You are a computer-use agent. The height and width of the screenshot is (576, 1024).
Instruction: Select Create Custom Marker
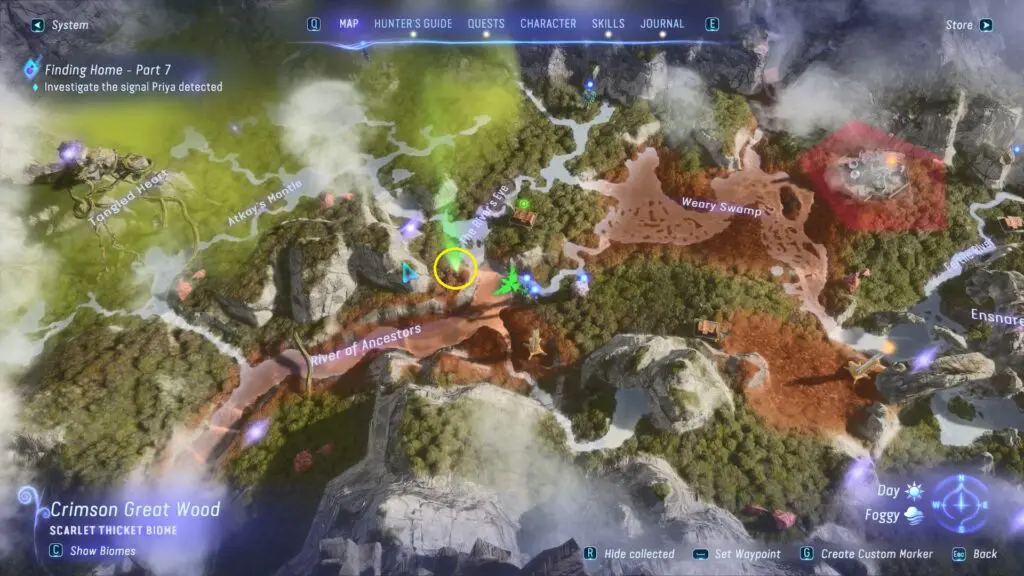(x=874, y=554)
